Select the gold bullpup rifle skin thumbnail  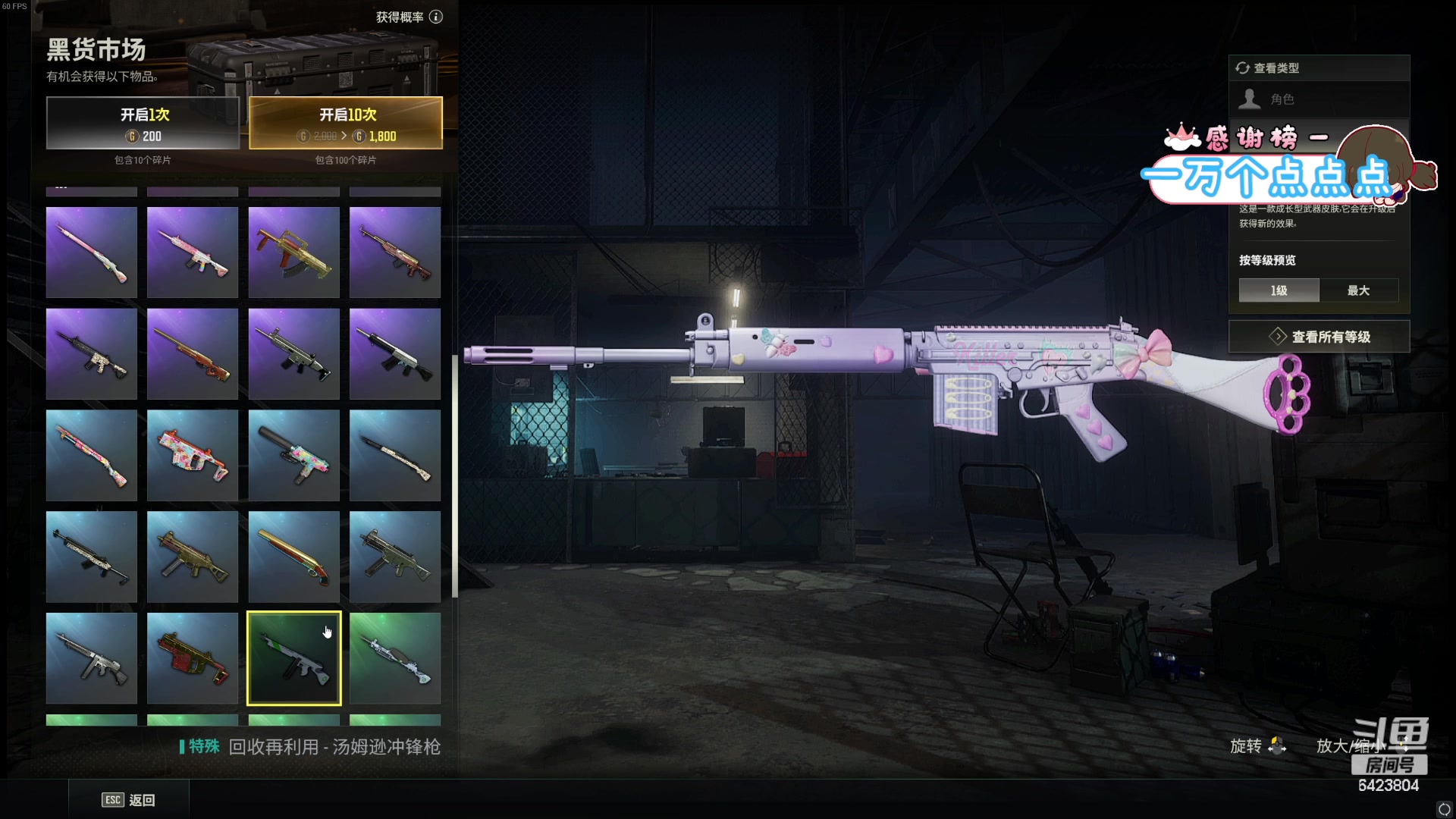(293, 253)
